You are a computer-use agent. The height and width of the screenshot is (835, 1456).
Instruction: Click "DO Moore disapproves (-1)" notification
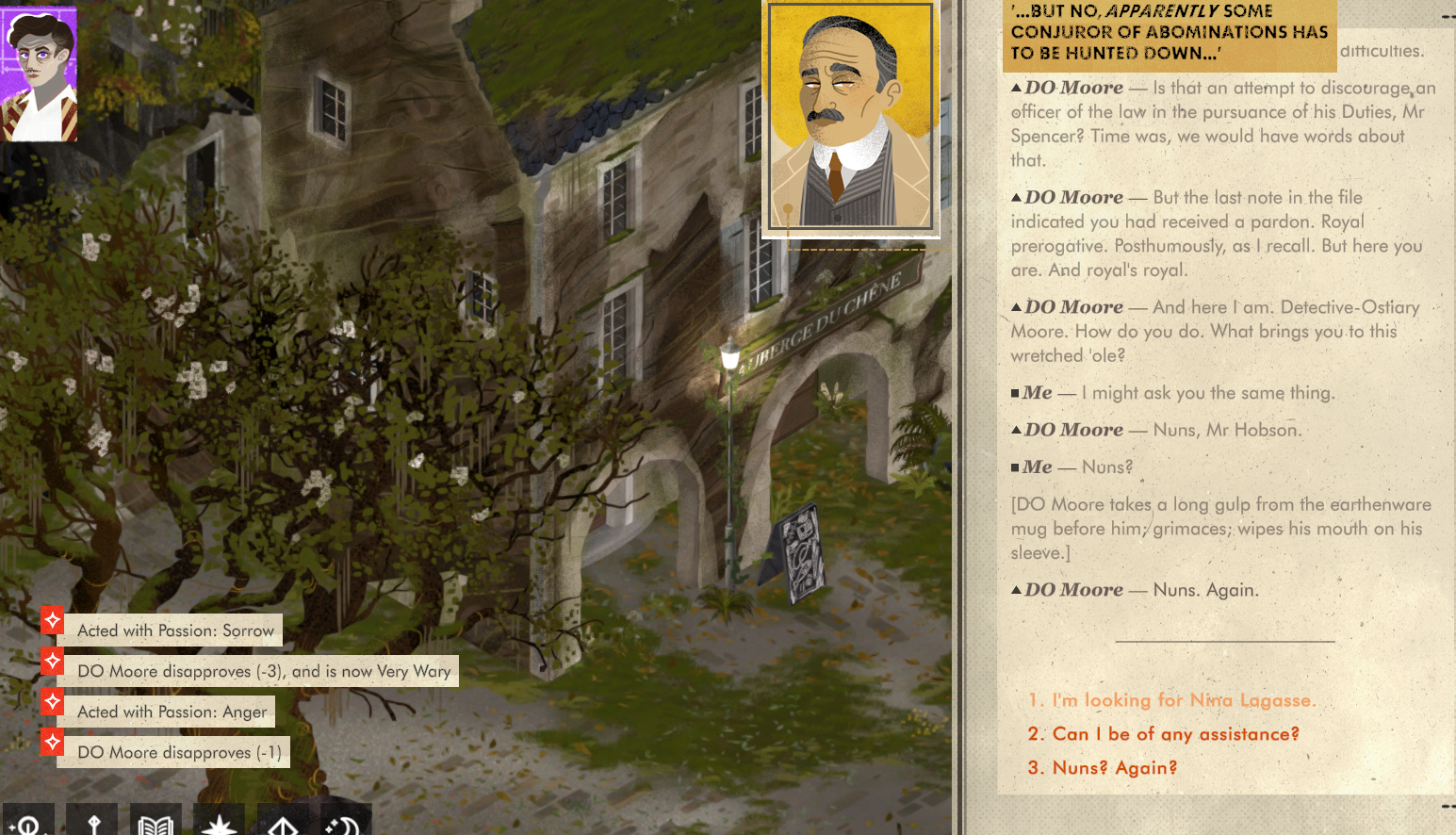point(179,752)
